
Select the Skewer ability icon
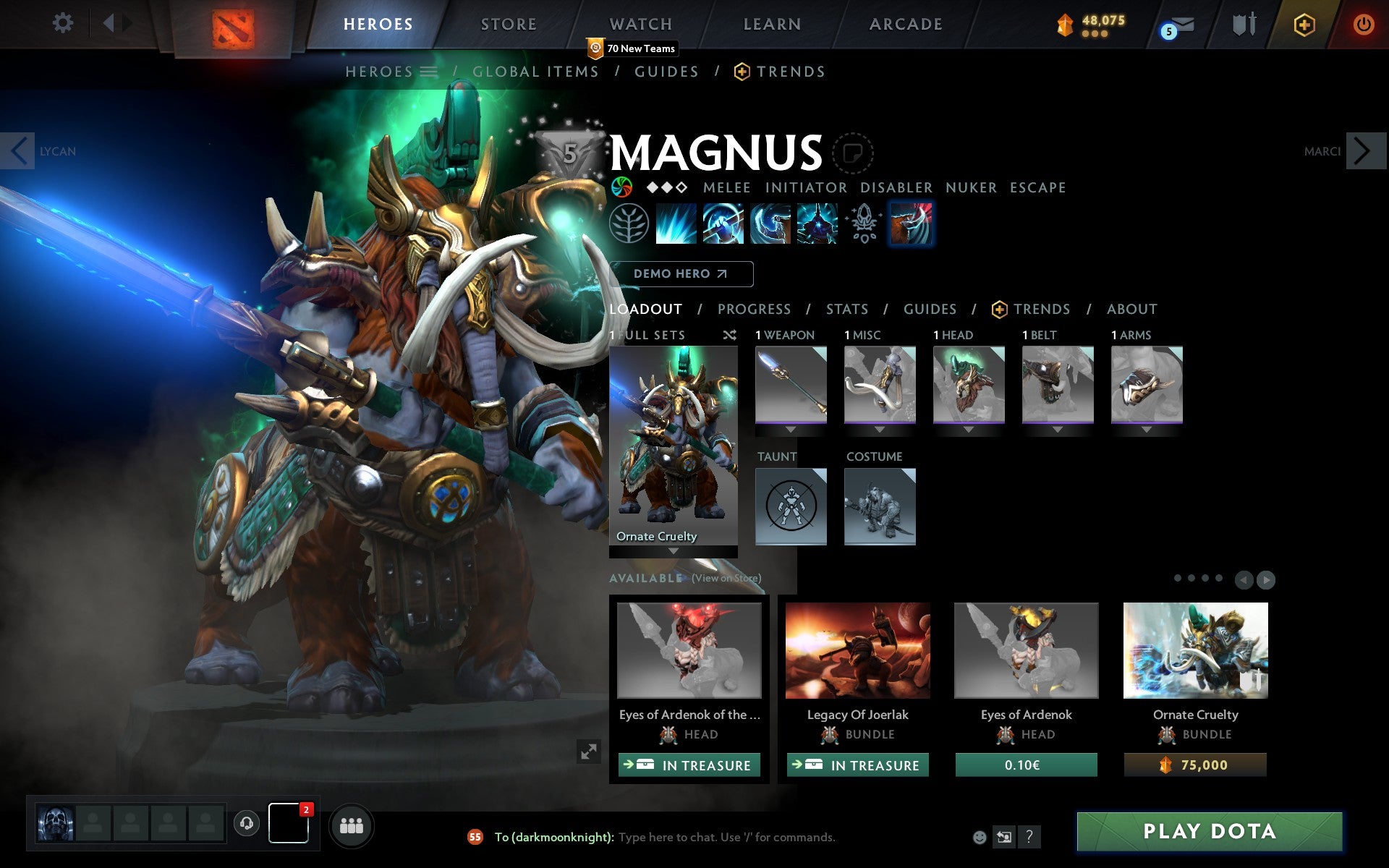click(x=770, y=224)
